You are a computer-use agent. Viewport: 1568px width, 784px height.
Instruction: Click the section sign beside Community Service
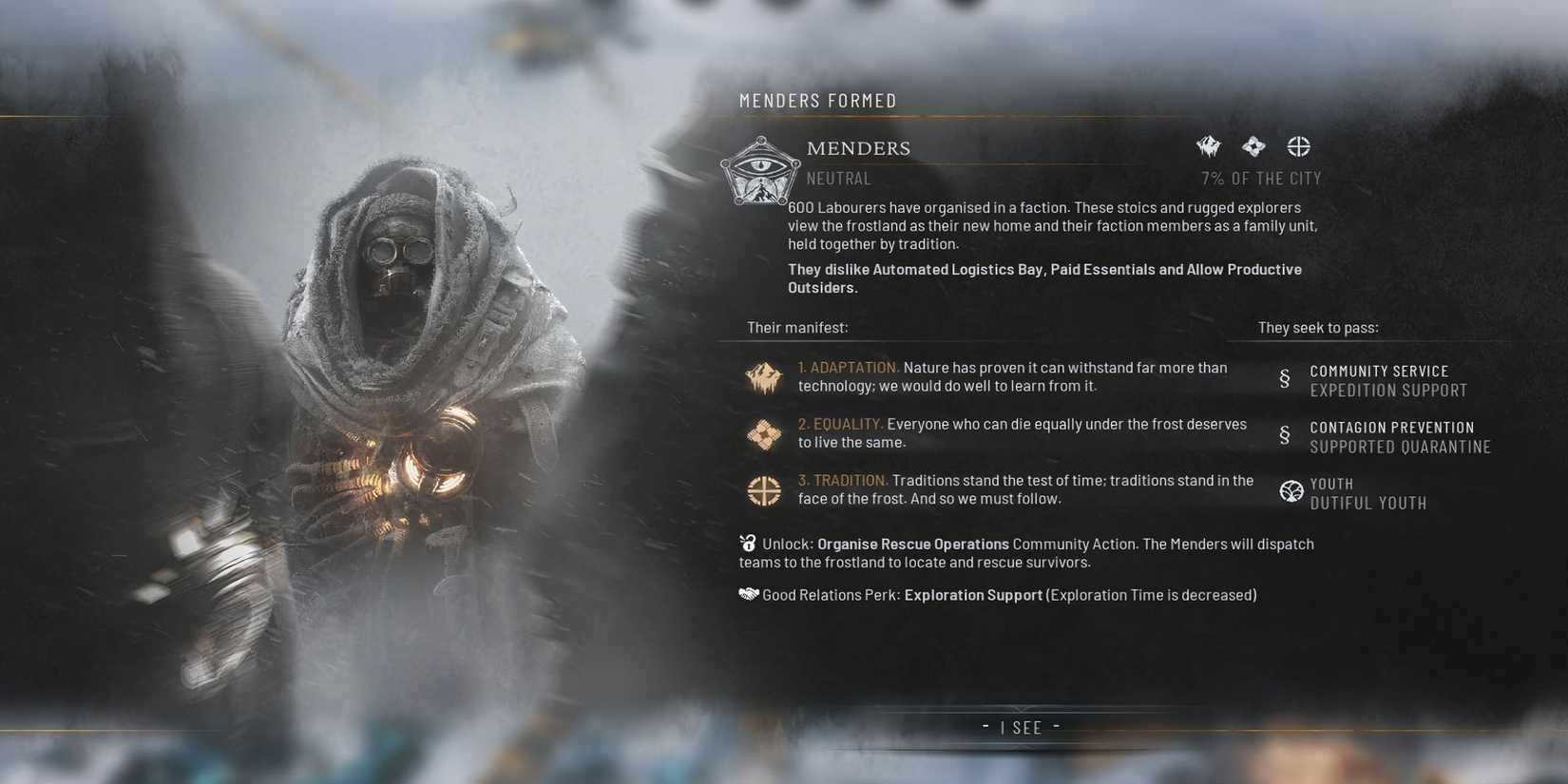(1285, 378)
